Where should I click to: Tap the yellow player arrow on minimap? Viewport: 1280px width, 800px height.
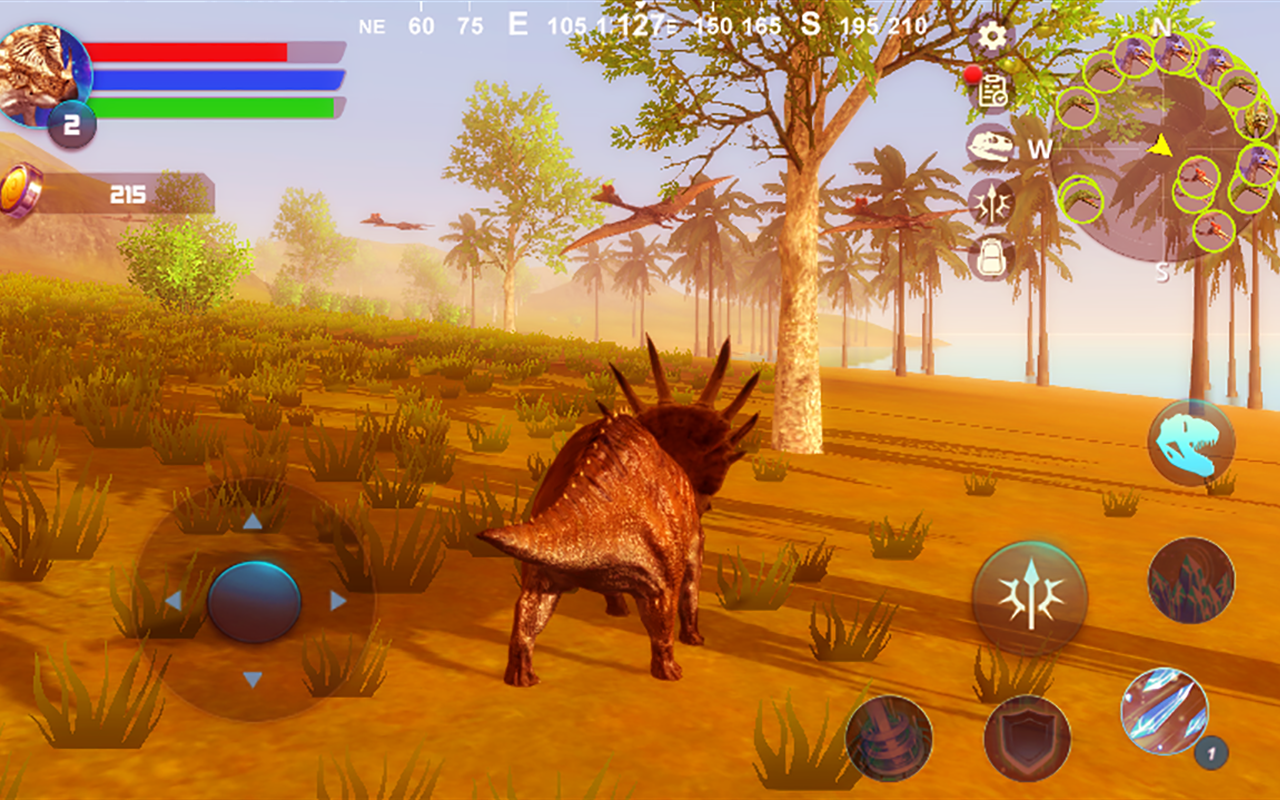click(x=1160, y=147)
